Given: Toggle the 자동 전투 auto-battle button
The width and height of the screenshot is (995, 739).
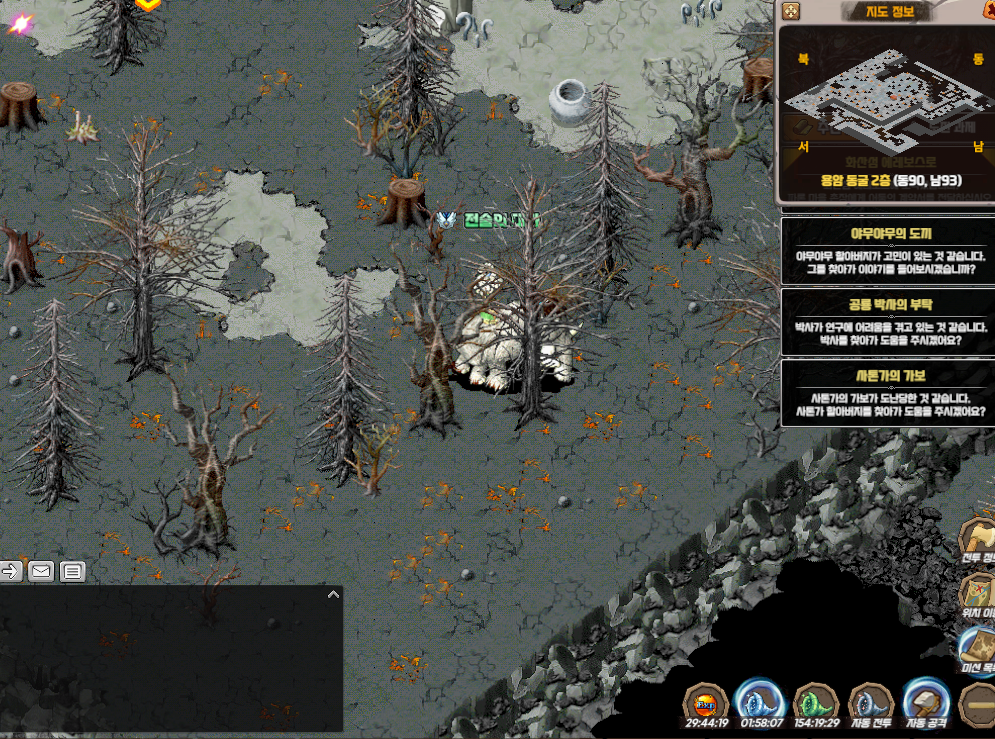Looking at the screenshot, I should pos(870,704).
